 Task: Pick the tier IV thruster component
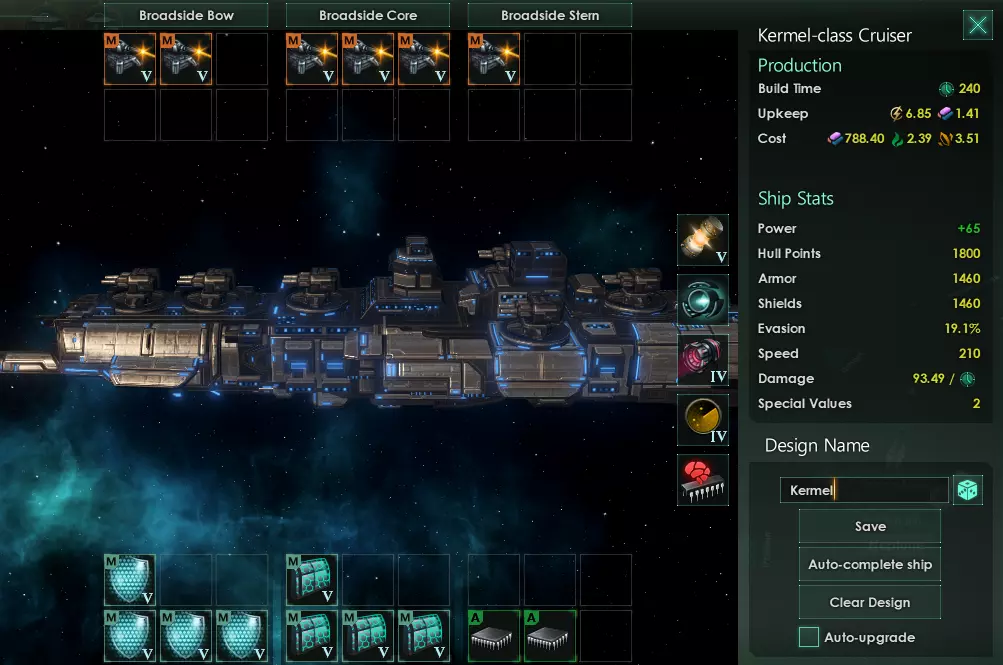pyautogui.click(x=703, y=360)
